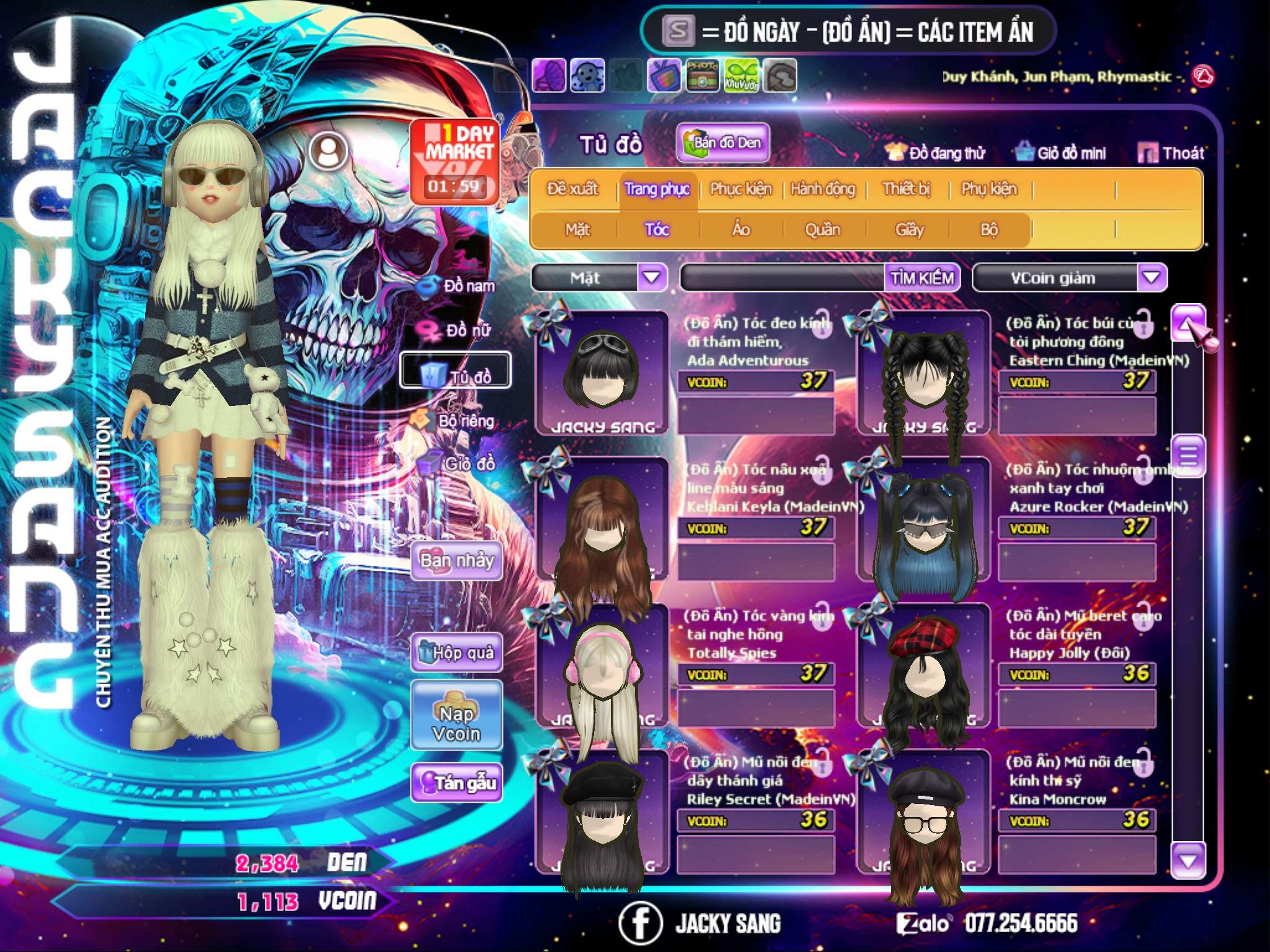Open the Bán đồ Den shop button
This screenshot has width=1270, height=952.
click(722, 143)
